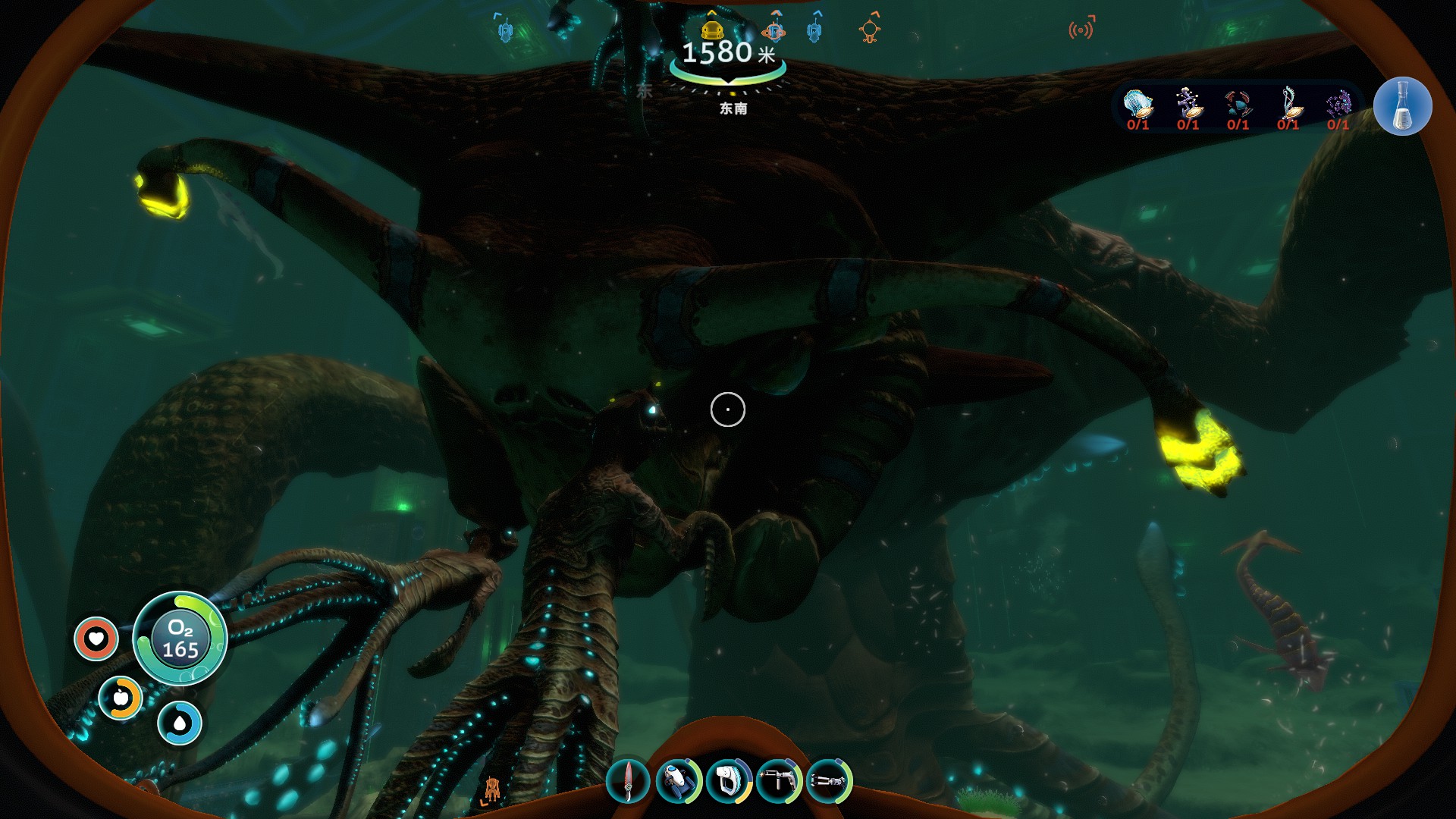The height and width of the screenshot is (819, 1456).
Task: Click the thin teal weed seed ingredient
Action: click(1288, 104)
